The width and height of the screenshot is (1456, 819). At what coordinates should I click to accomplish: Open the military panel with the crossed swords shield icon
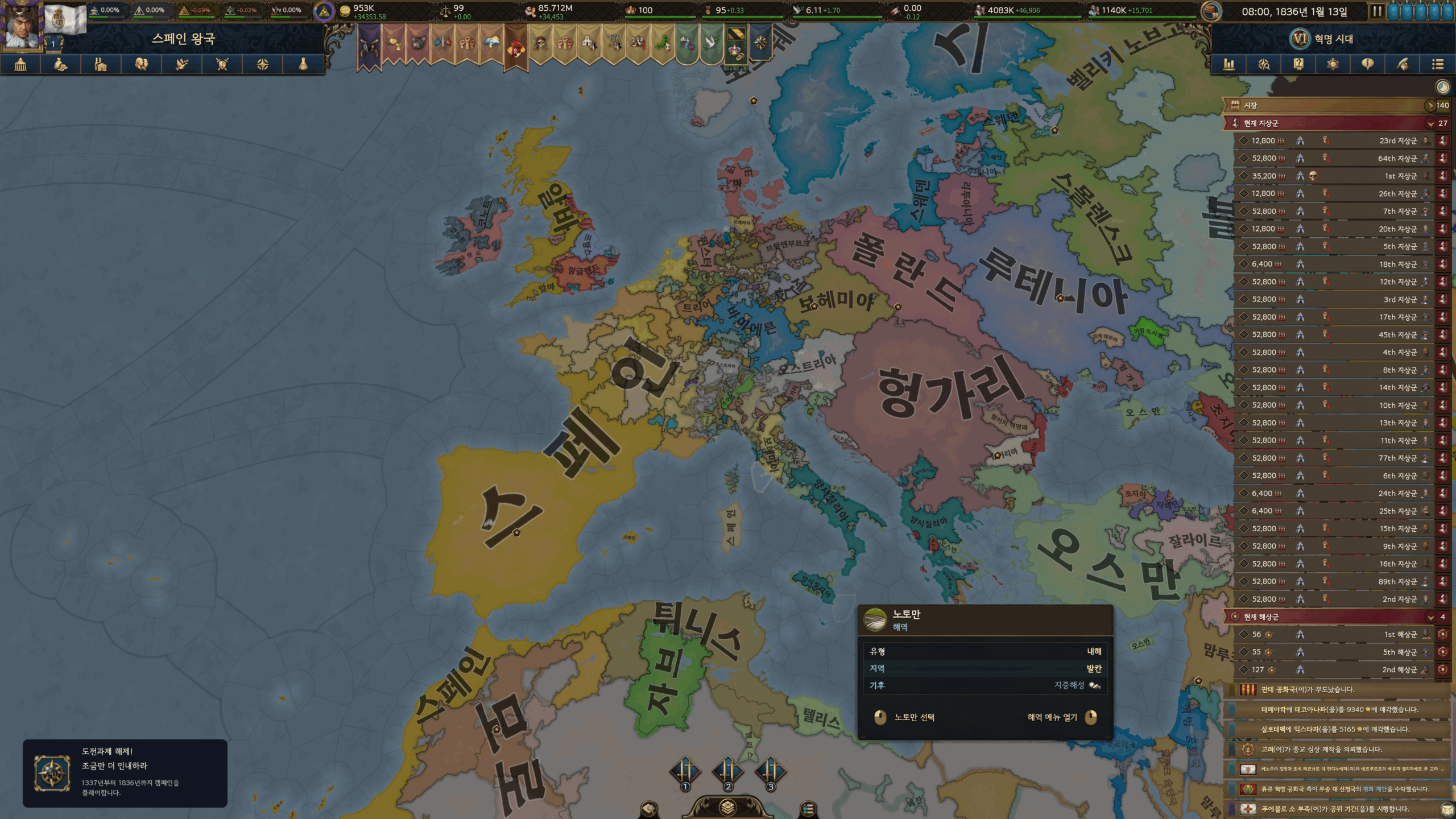click(222, 64)
